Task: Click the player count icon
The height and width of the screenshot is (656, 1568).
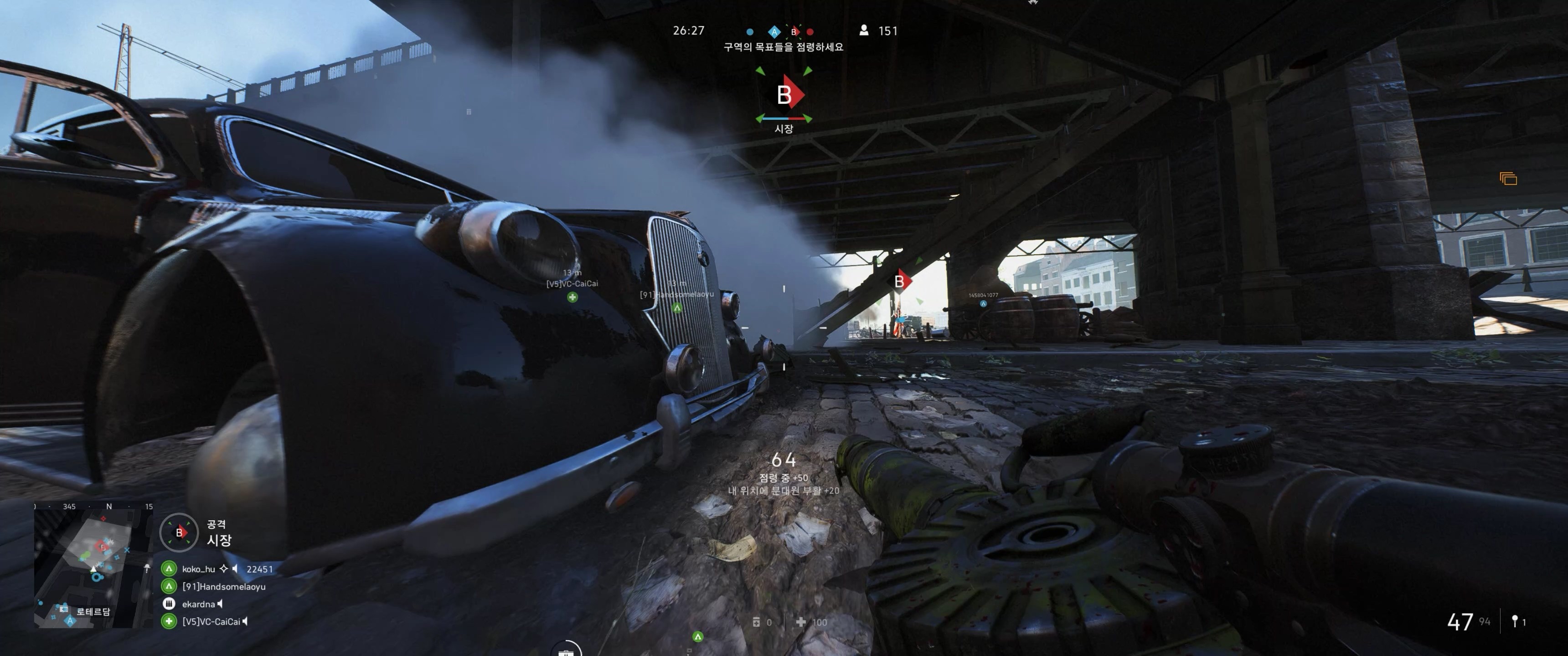Action: tap(864, 31)
